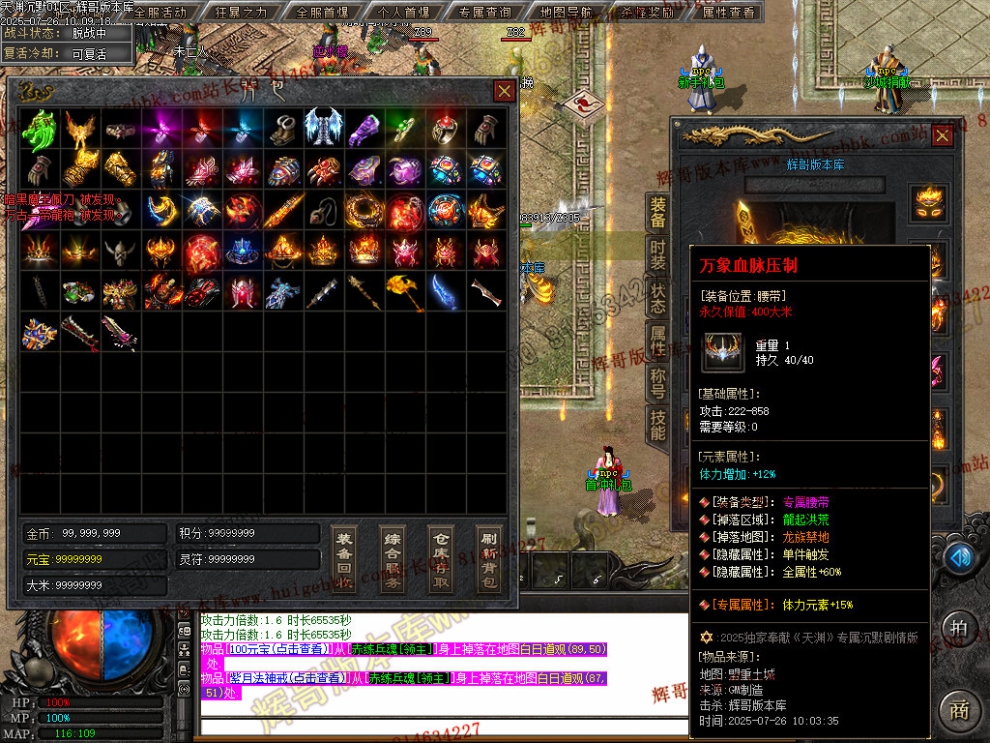The image size is (990, 743).
Task: Close the character equipment panel
Action: point(942,135)
